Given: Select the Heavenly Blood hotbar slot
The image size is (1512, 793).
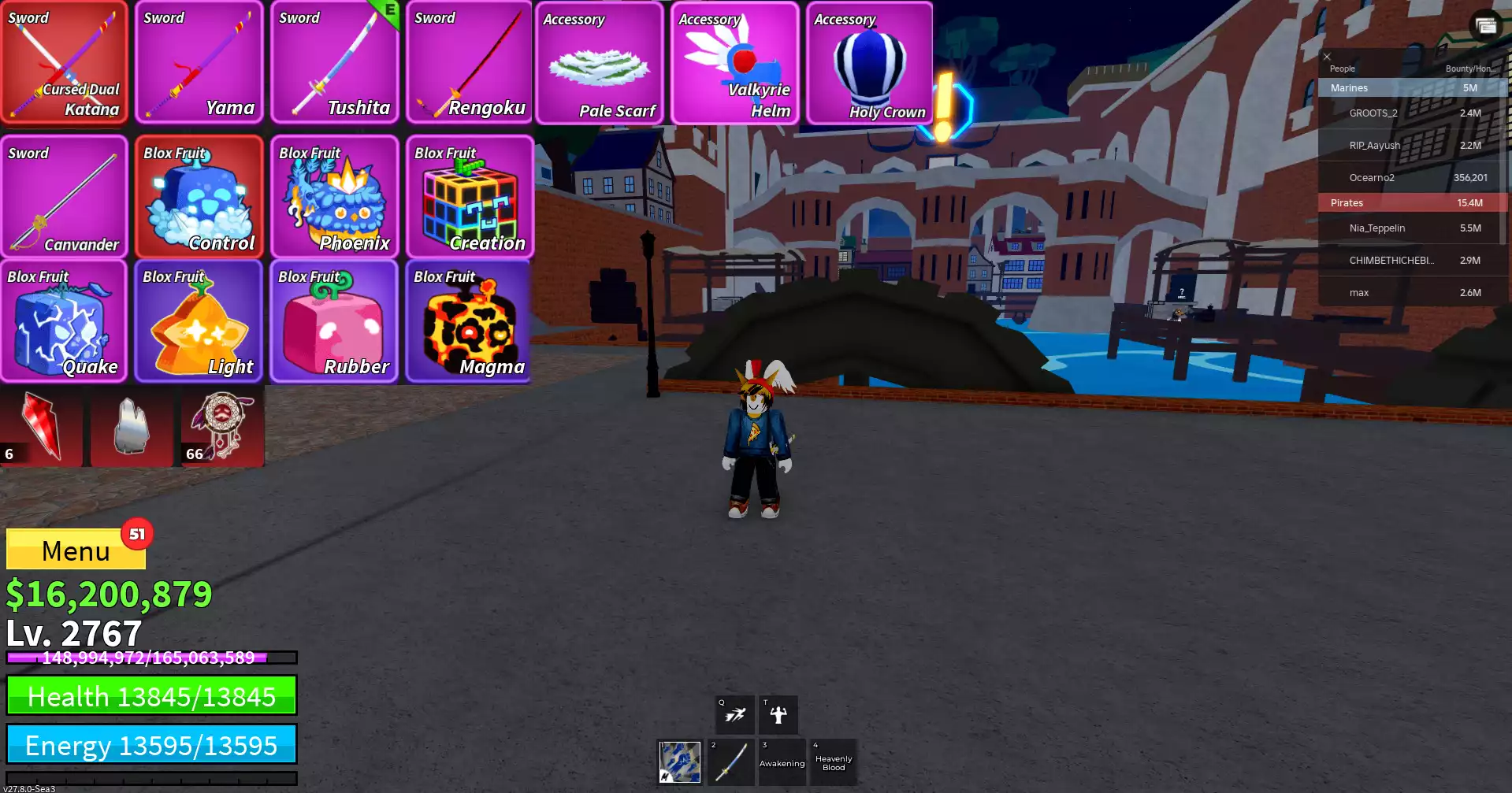Looking at the screenshot, I should pyautogui.click(x=834, y=762).
